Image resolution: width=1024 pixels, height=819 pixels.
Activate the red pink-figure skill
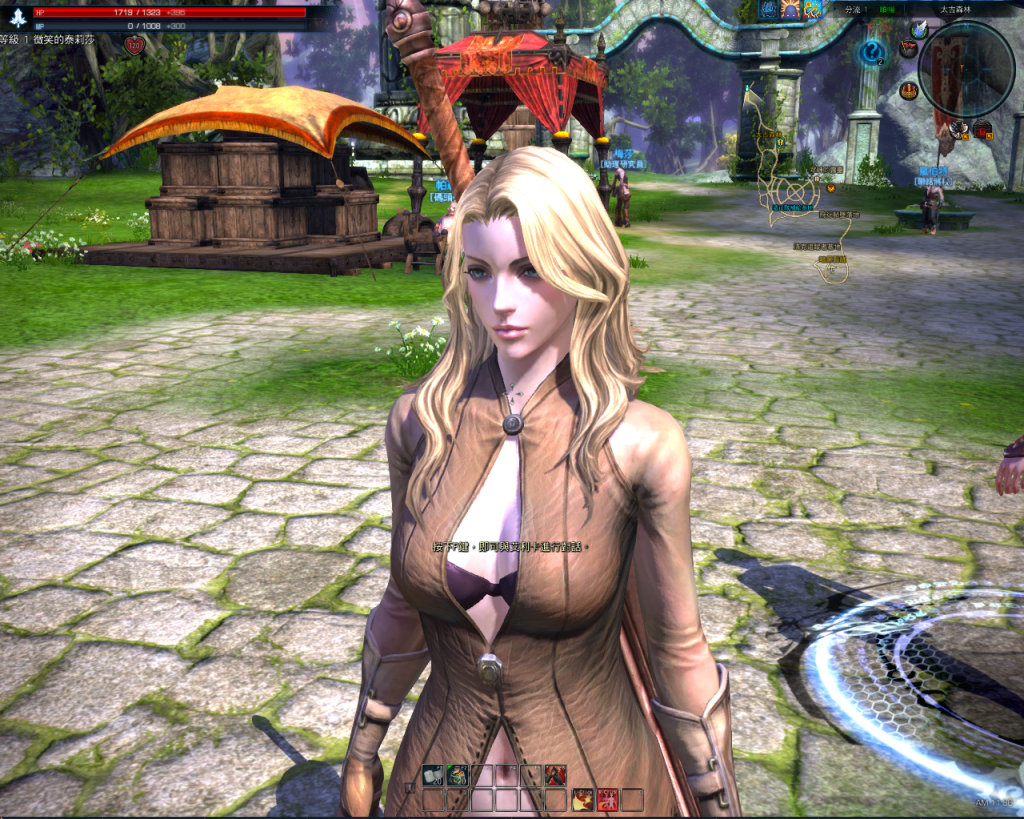tap(607, 799)
